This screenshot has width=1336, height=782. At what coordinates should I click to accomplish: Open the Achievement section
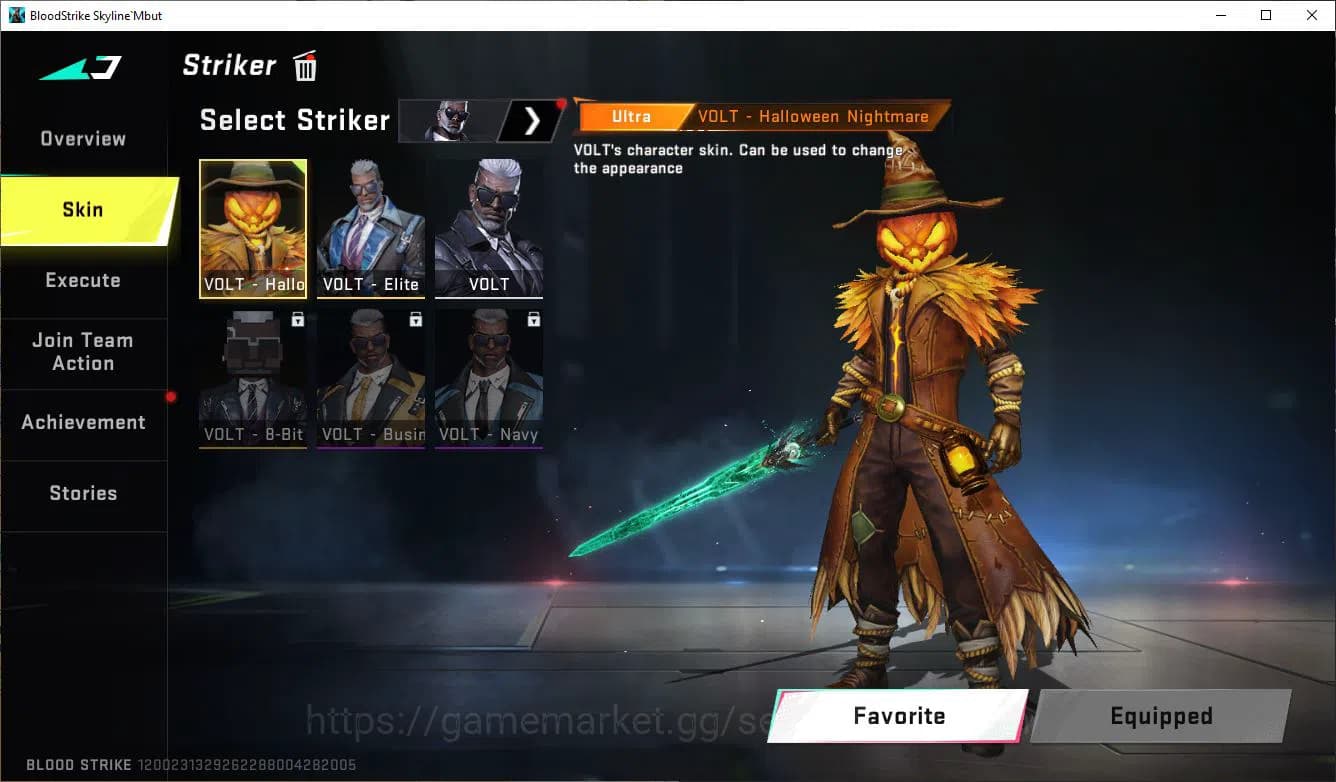pyautogui.click(x=82, y=422)
